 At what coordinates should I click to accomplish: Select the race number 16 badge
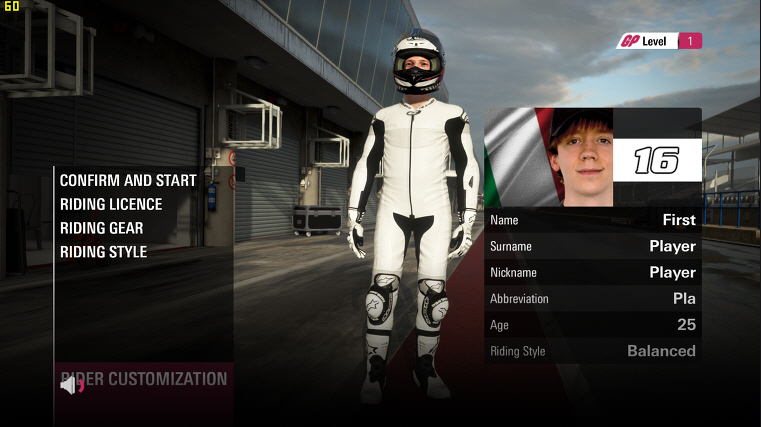tap(656, 160)
